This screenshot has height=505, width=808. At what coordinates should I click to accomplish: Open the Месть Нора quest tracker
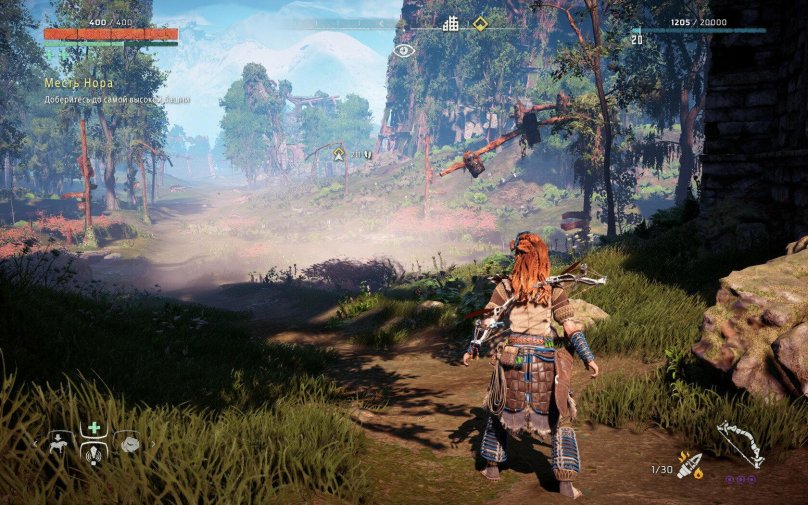(79, 82)
